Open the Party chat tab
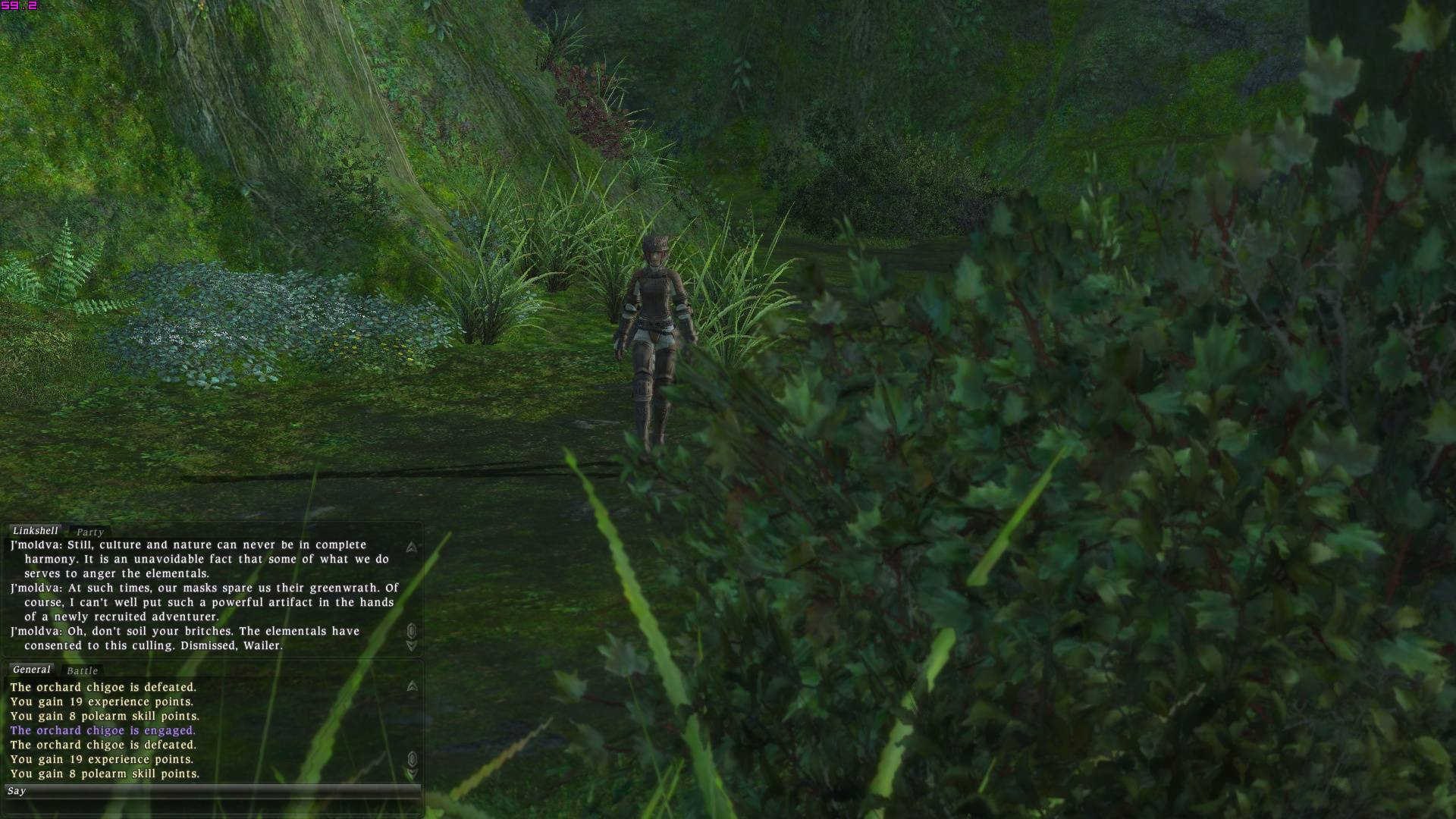 click(x=89, y=532)
